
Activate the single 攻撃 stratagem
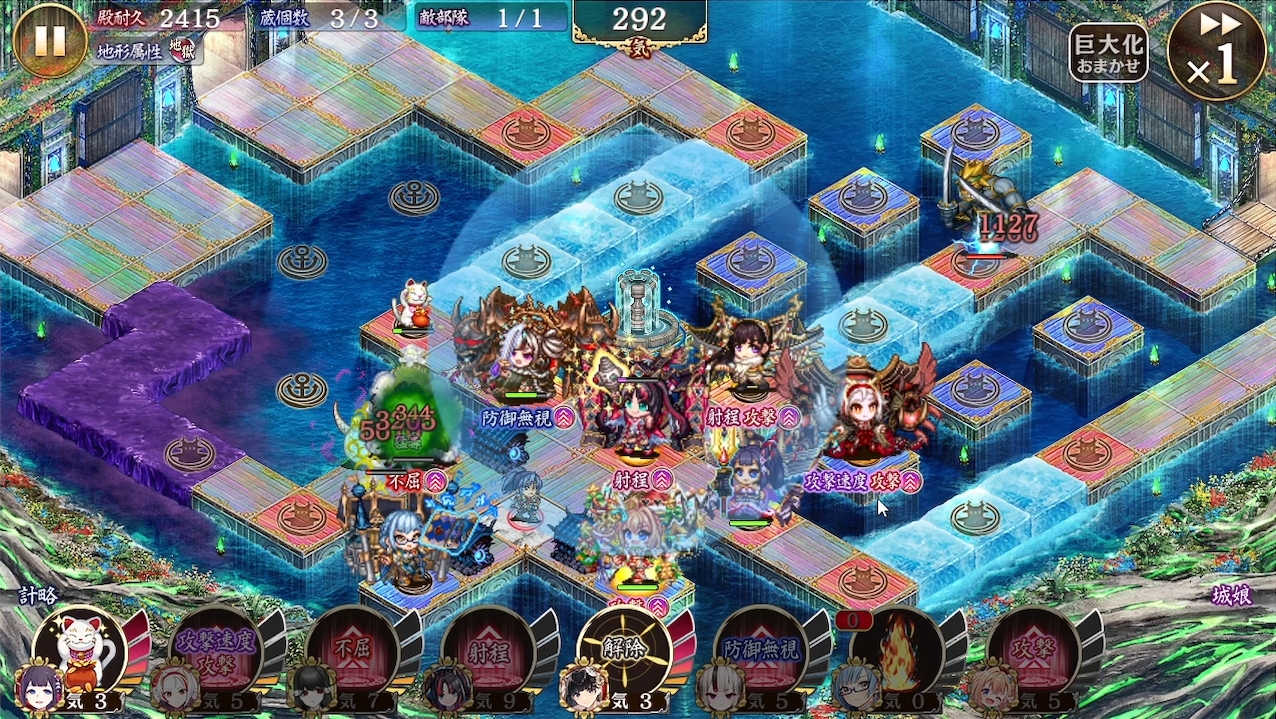pyautogui.click(x=1034, y=650)
